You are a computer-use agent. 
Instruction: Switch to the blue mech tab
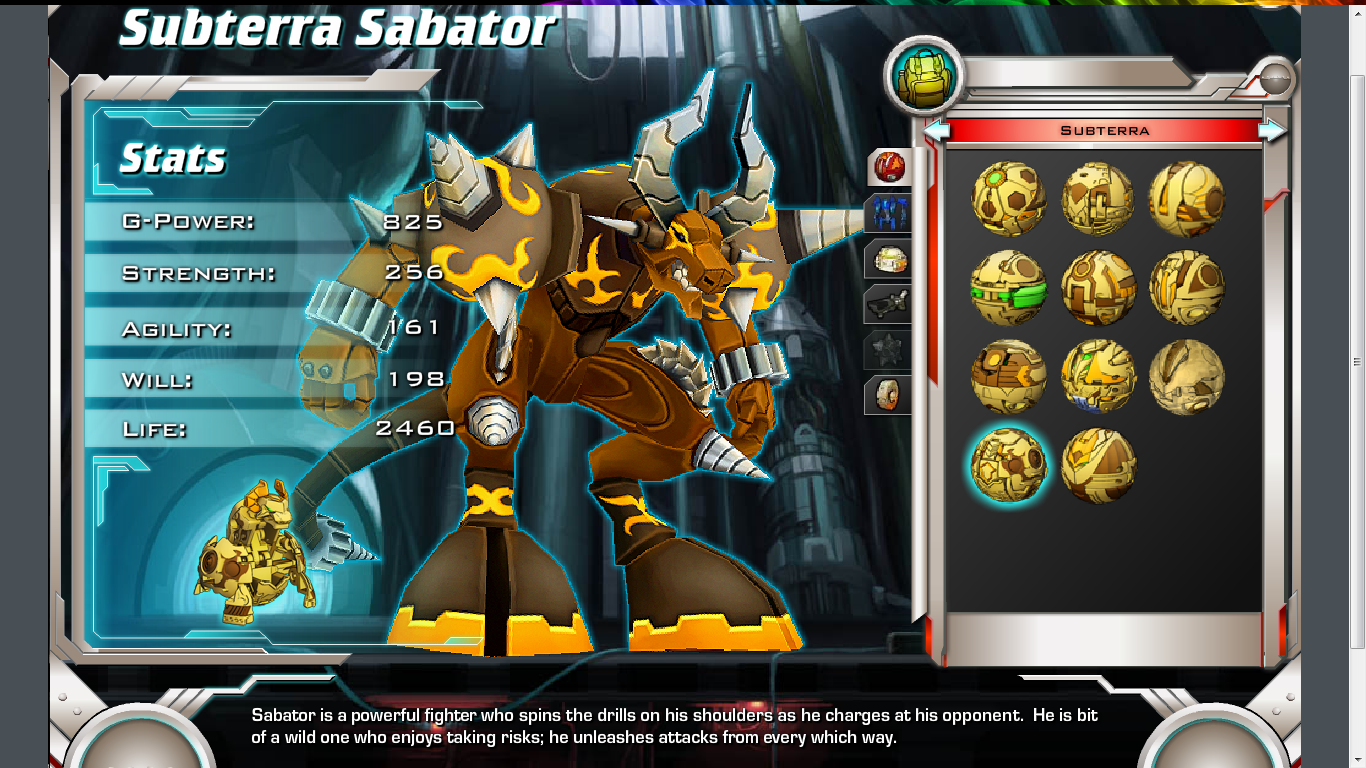click(888, 214)
